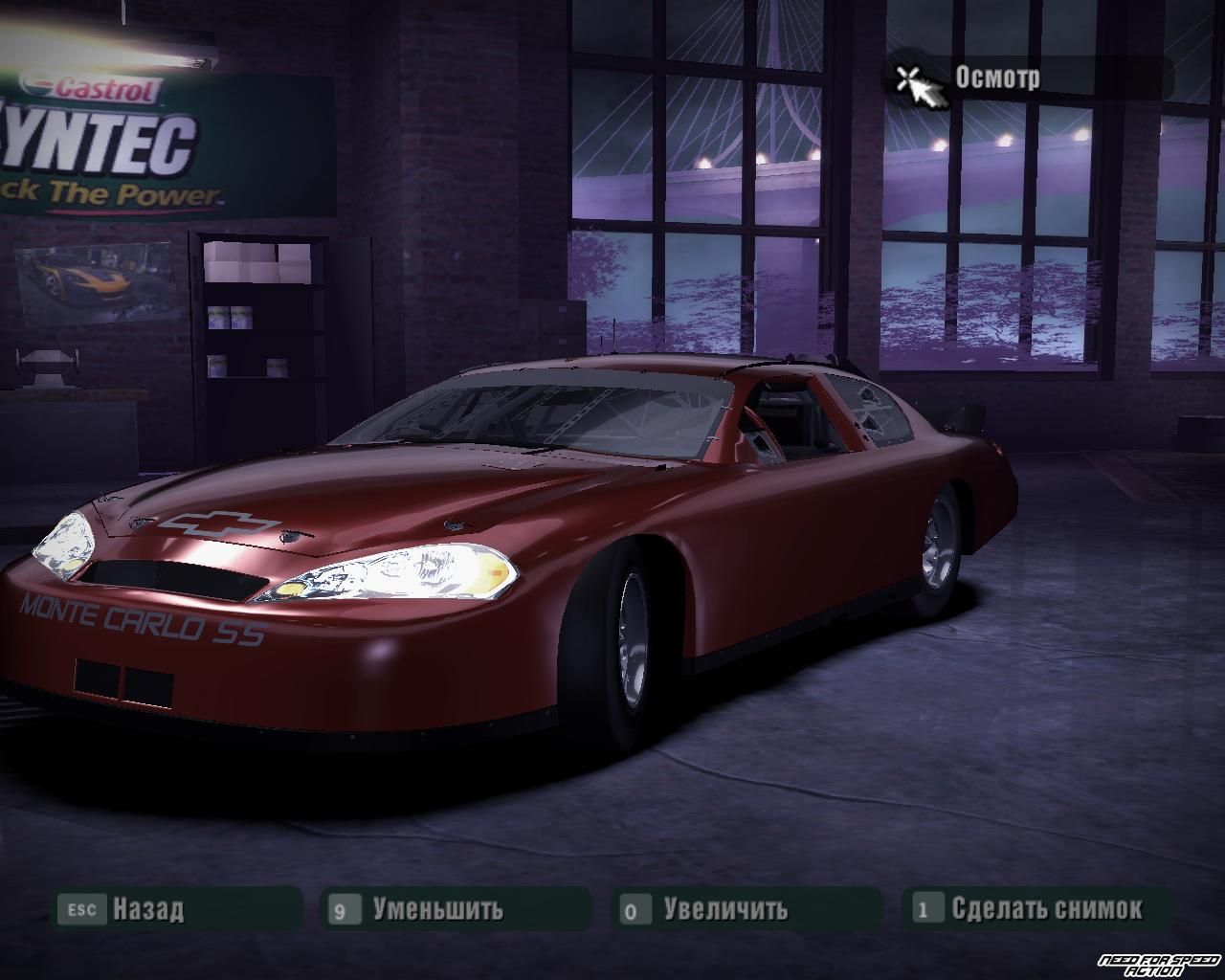The image size is (1225, 980).
Task: Zoom in using the Увеличить button
Action: 725,908
